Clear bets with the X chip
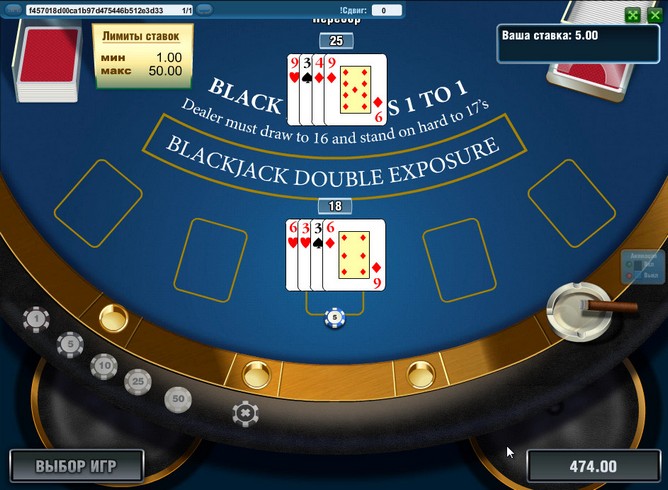Viewport: 668px width, 490px height. pos(244,412)
